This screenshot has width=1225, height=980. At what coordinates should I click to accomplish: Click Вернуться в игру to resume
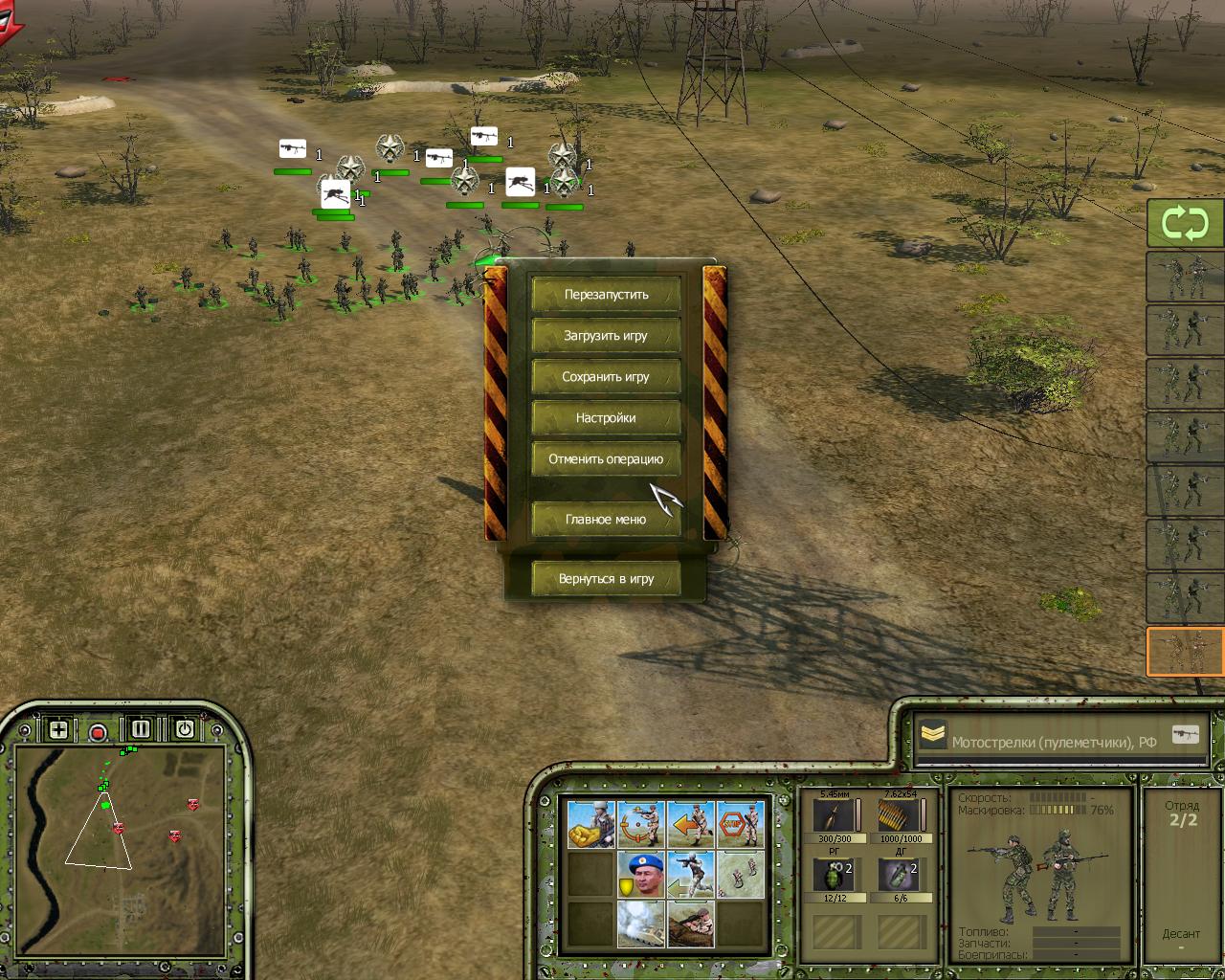click(606, 579)
